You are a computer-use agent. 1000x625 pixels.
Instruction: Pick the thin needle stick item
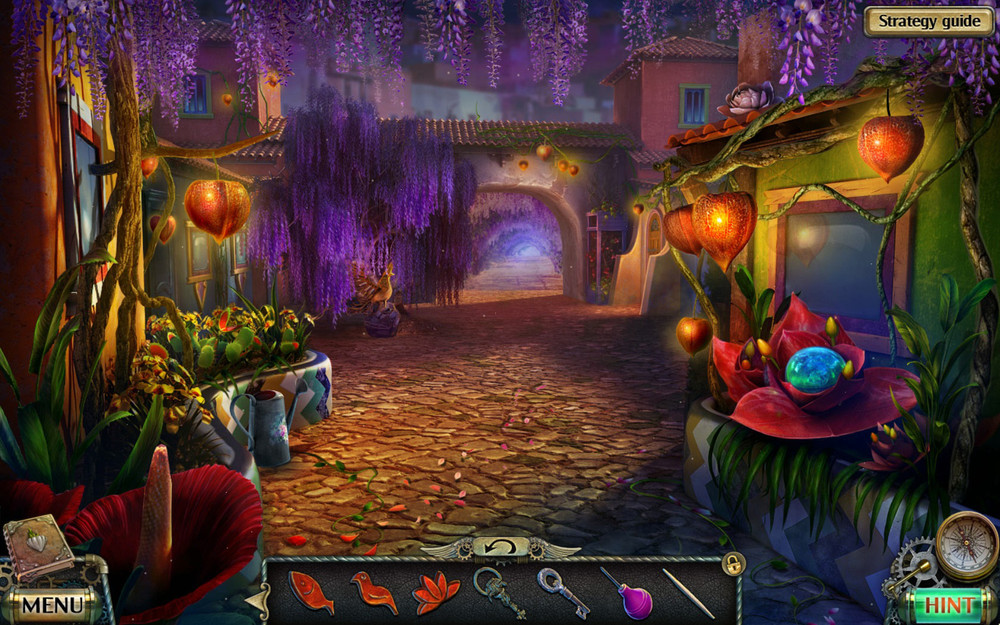point(688,592)
